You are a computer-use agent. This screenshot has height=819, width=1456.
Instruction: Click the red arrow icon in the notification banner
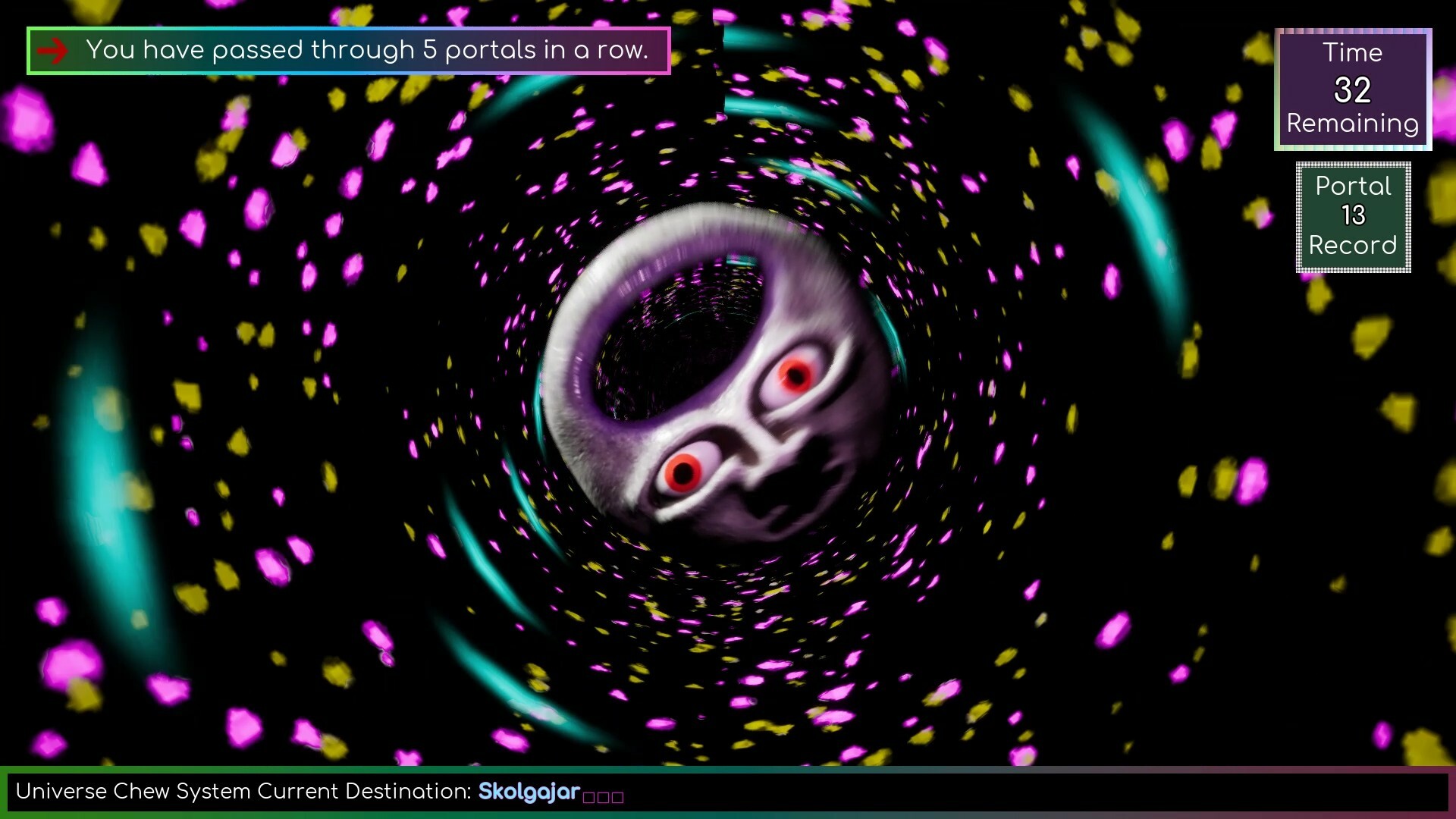point(53,50)
